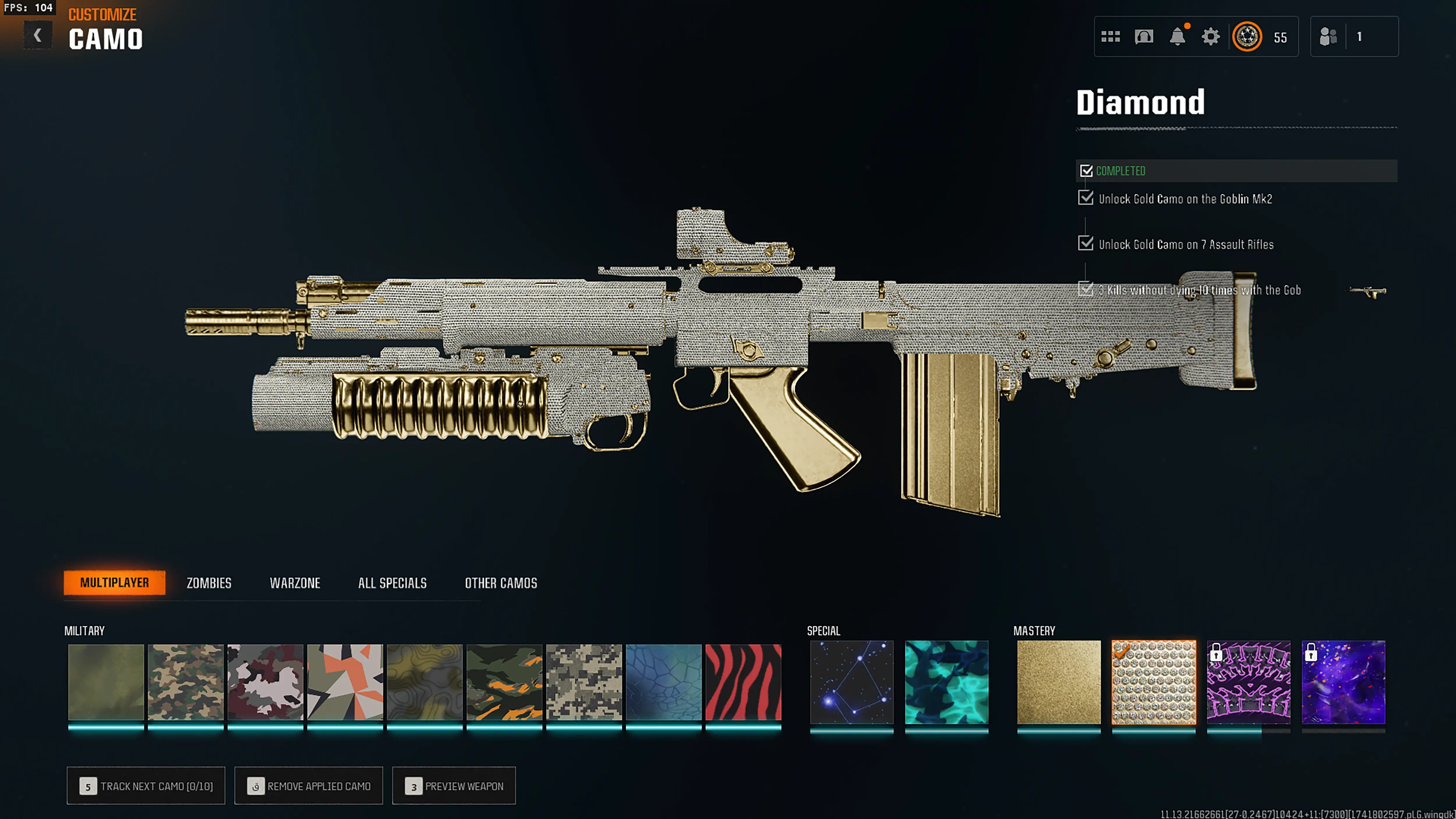Open the Warzone camo tab
The height and width of the screenshot is (819, 1456).
coord(294,583)
